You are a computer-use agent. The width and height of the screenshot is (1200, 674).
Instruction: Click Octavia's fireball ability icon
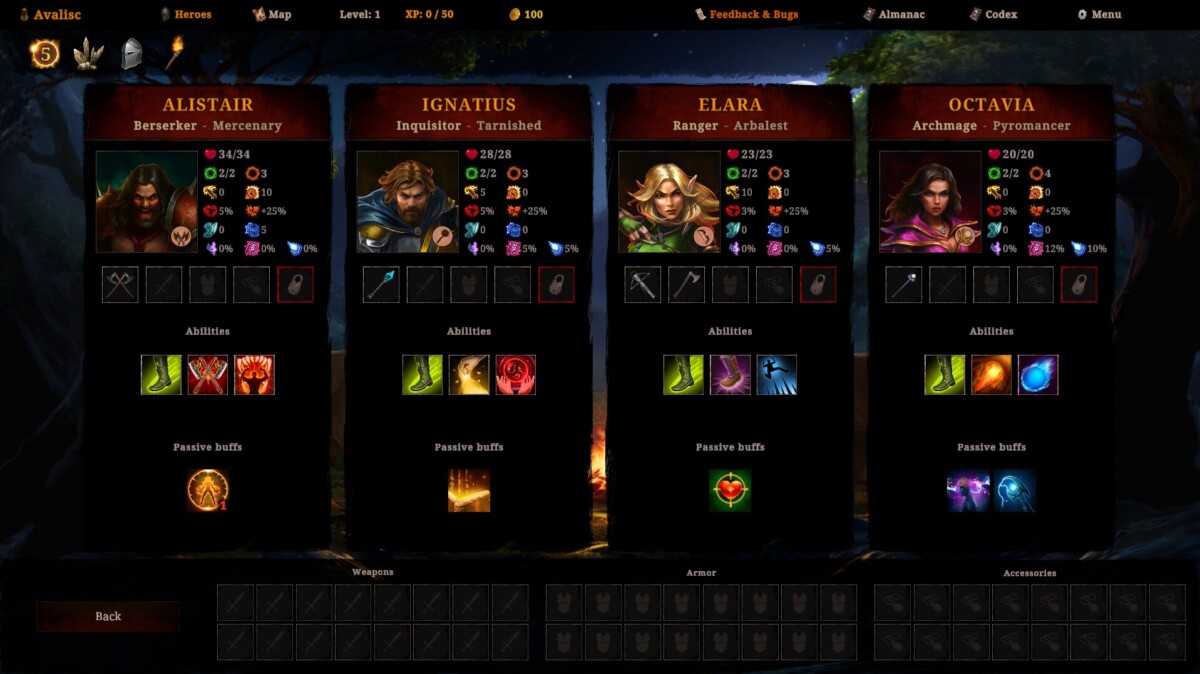[991, 375]
